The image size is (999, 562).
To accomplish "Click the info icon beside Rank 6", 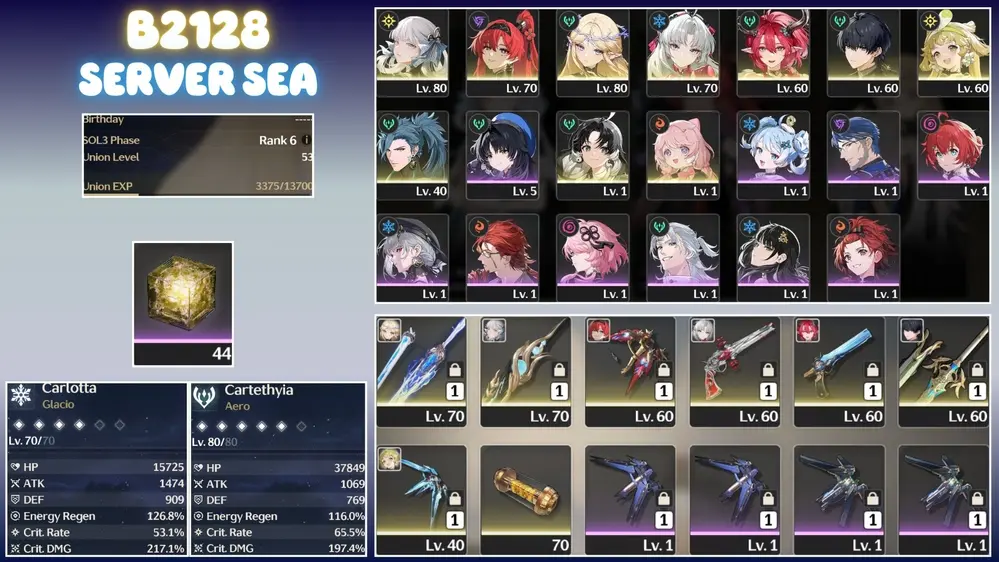I will click(x=306, y=141).
